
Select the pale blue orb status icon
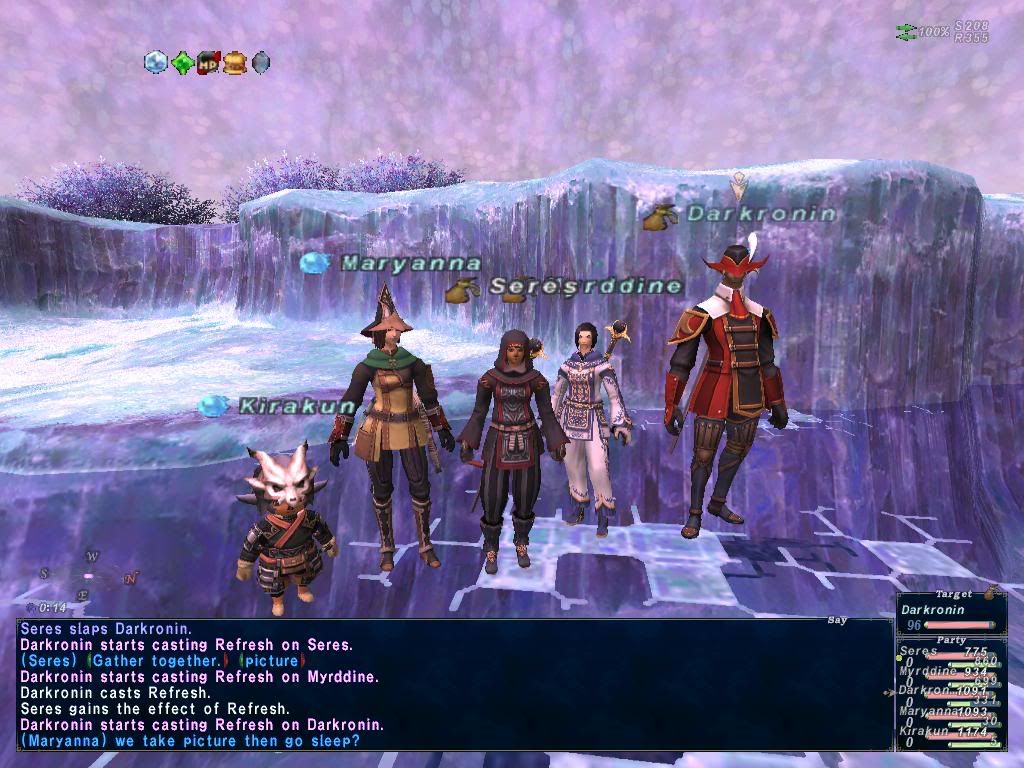[x=156, y=63]
